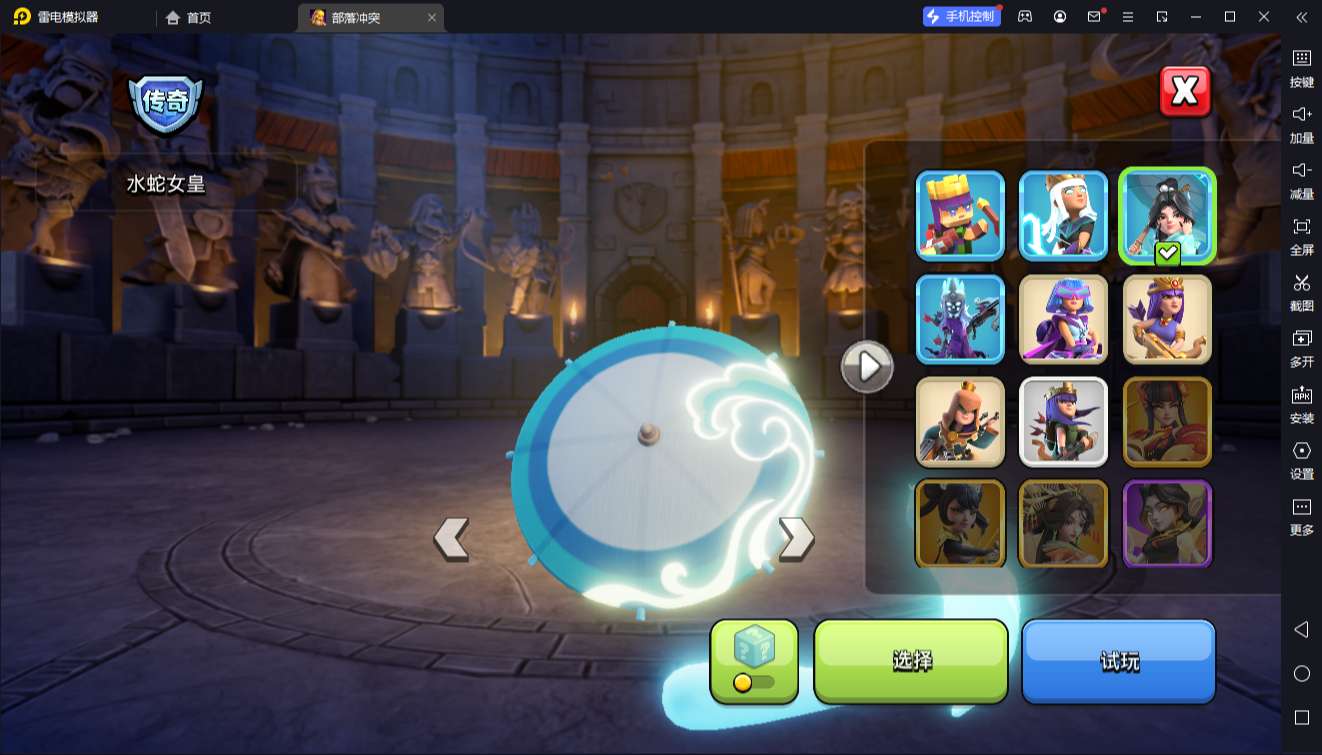Image resolution: width=1322 pixels, height=755 pixels.
Task: Close the skin selection screen
Action: tap(1184, 92)
